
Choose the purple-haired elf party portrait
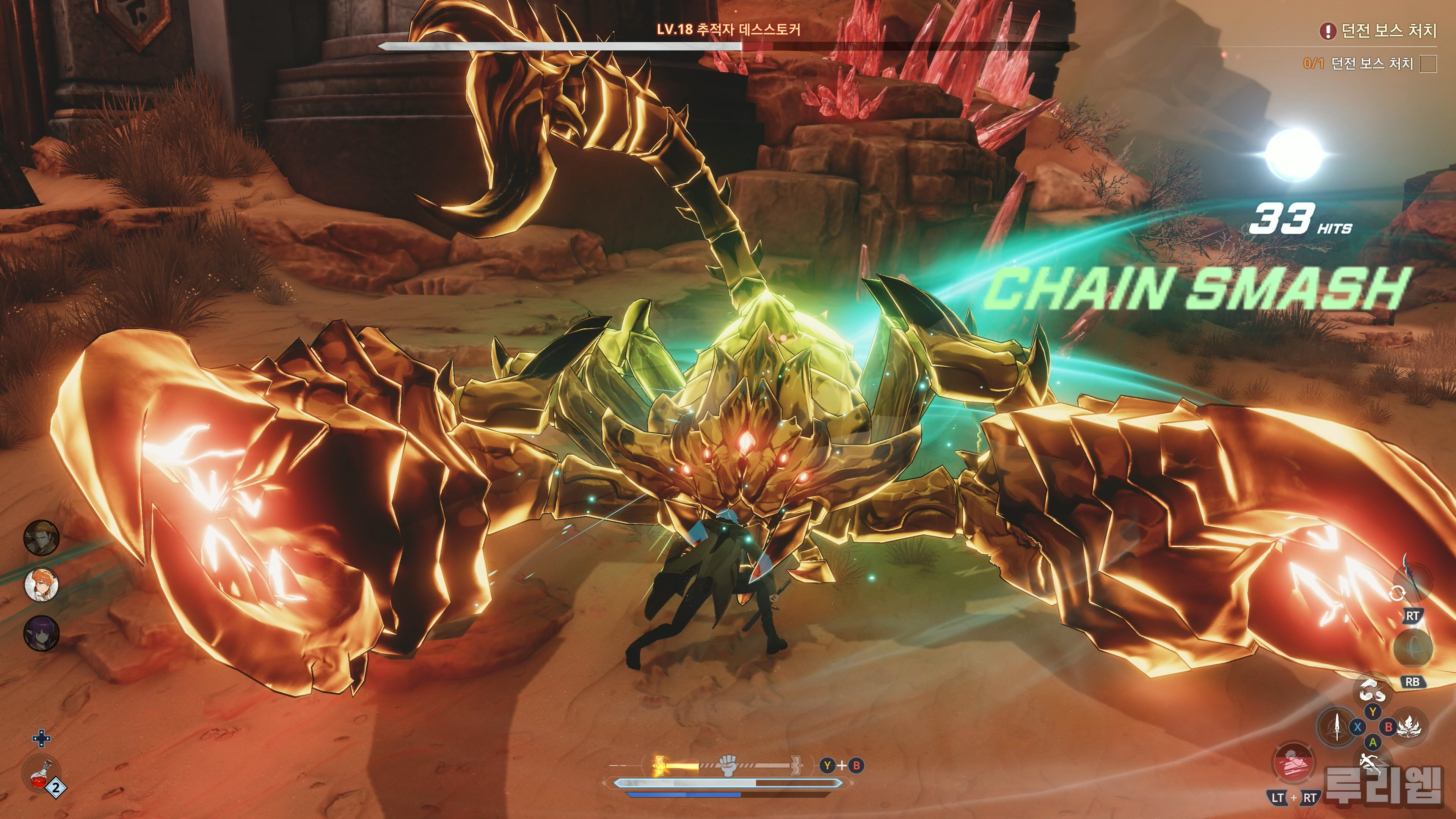[41, 632]
